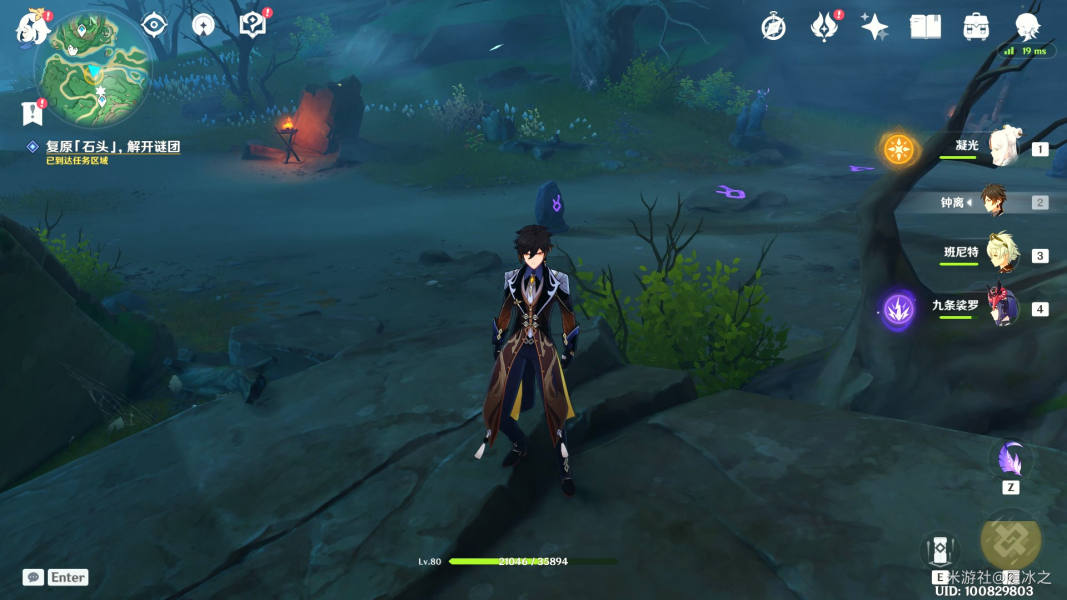Image resolution: width=1067 pixels, height=600 pixels.
Task: Select the tracked quest 复原「石头」, 解开谜团
Action: pos(112,147)
